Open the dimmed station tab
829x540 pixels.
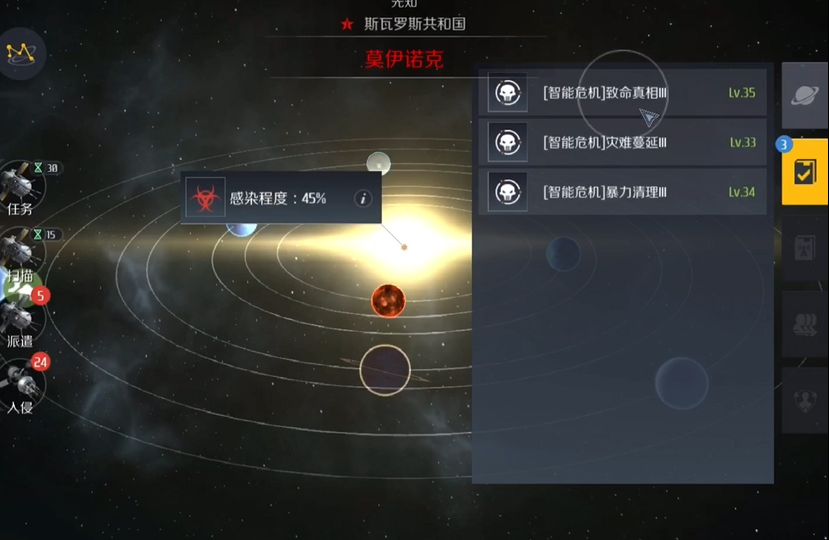804,248
